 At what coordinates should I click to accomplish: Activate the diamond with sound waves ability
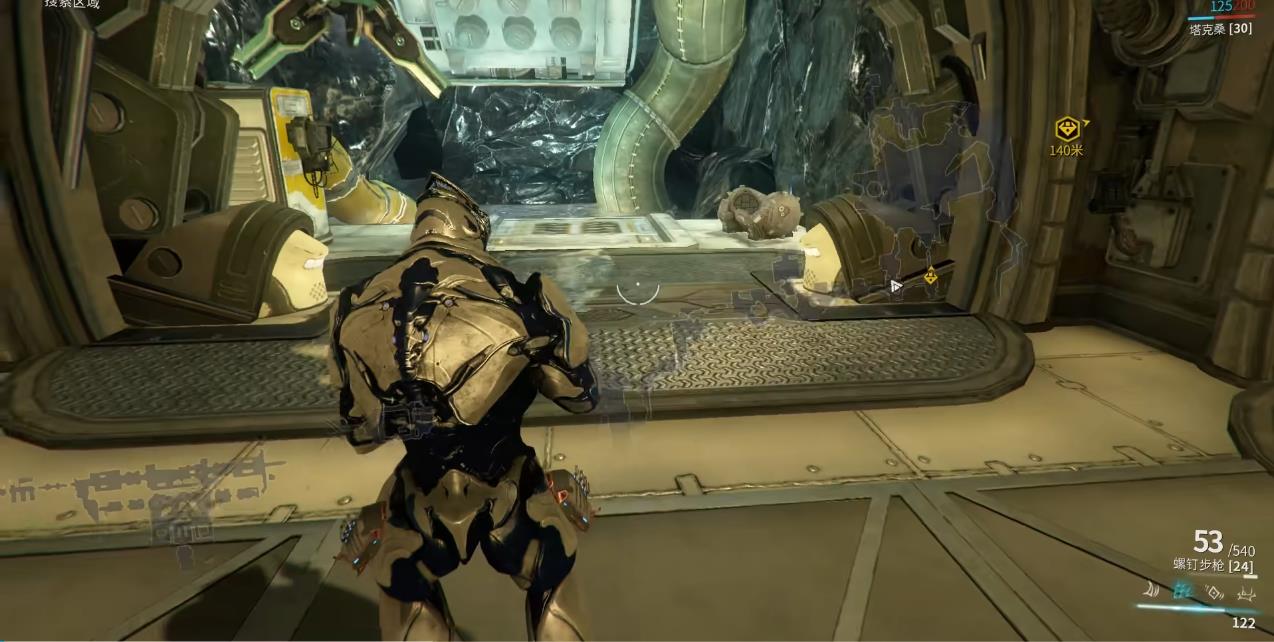[x=1214, y=593]
